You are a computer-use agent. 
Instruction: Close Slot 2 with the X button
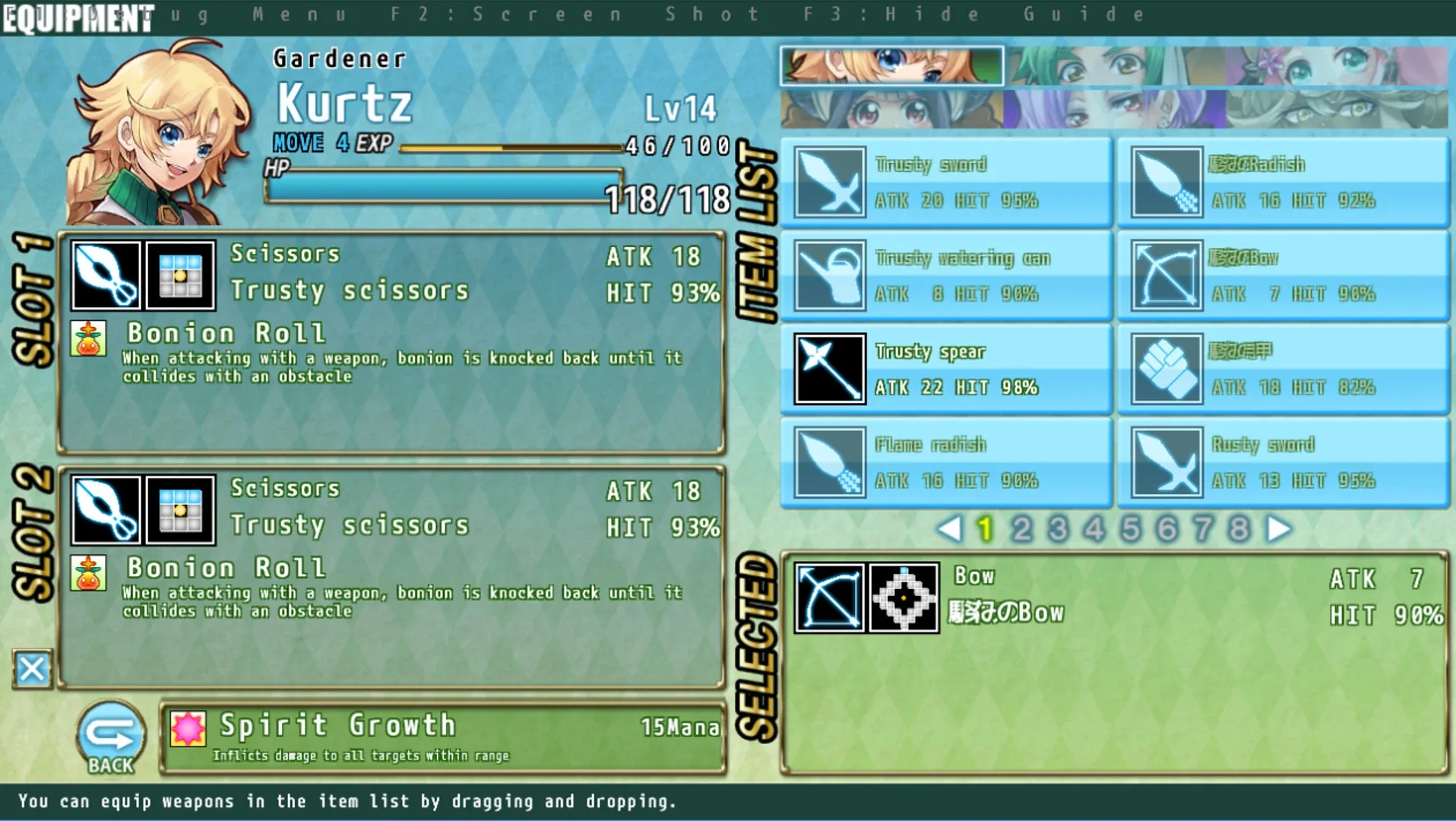(30, 670)
